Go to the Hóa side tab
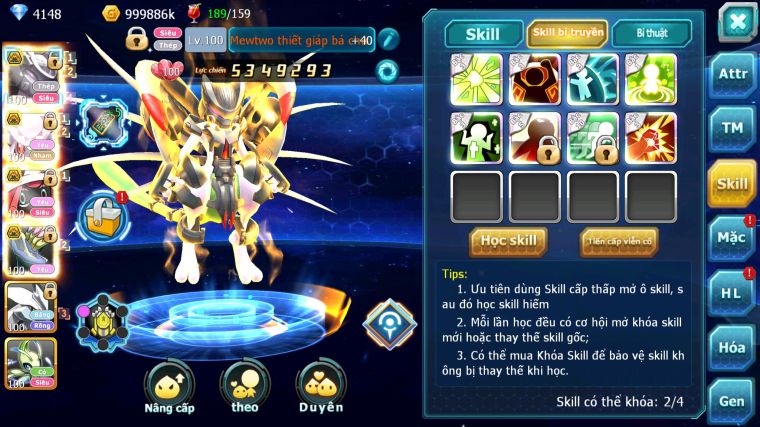760x427 pixels. pyautogui.click(x=732, y=347)
